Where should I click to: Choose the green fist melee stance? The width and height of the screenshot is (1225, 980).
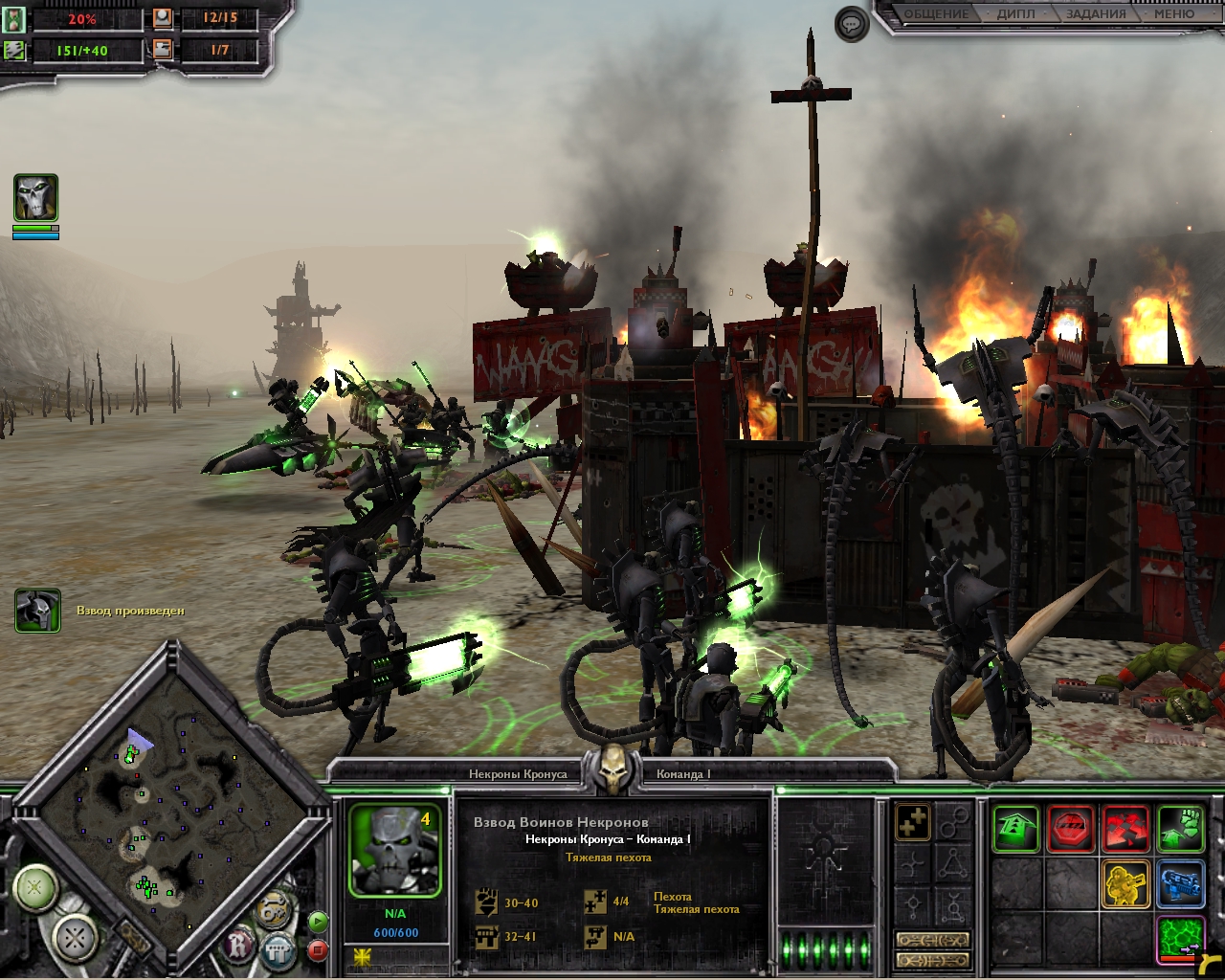coord(1180,829)
